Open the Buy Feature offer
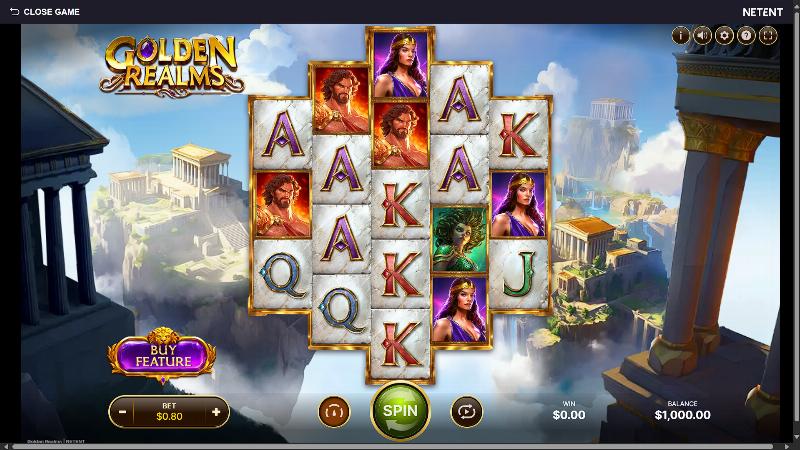 pyautogui.click(x=162, y=355)
